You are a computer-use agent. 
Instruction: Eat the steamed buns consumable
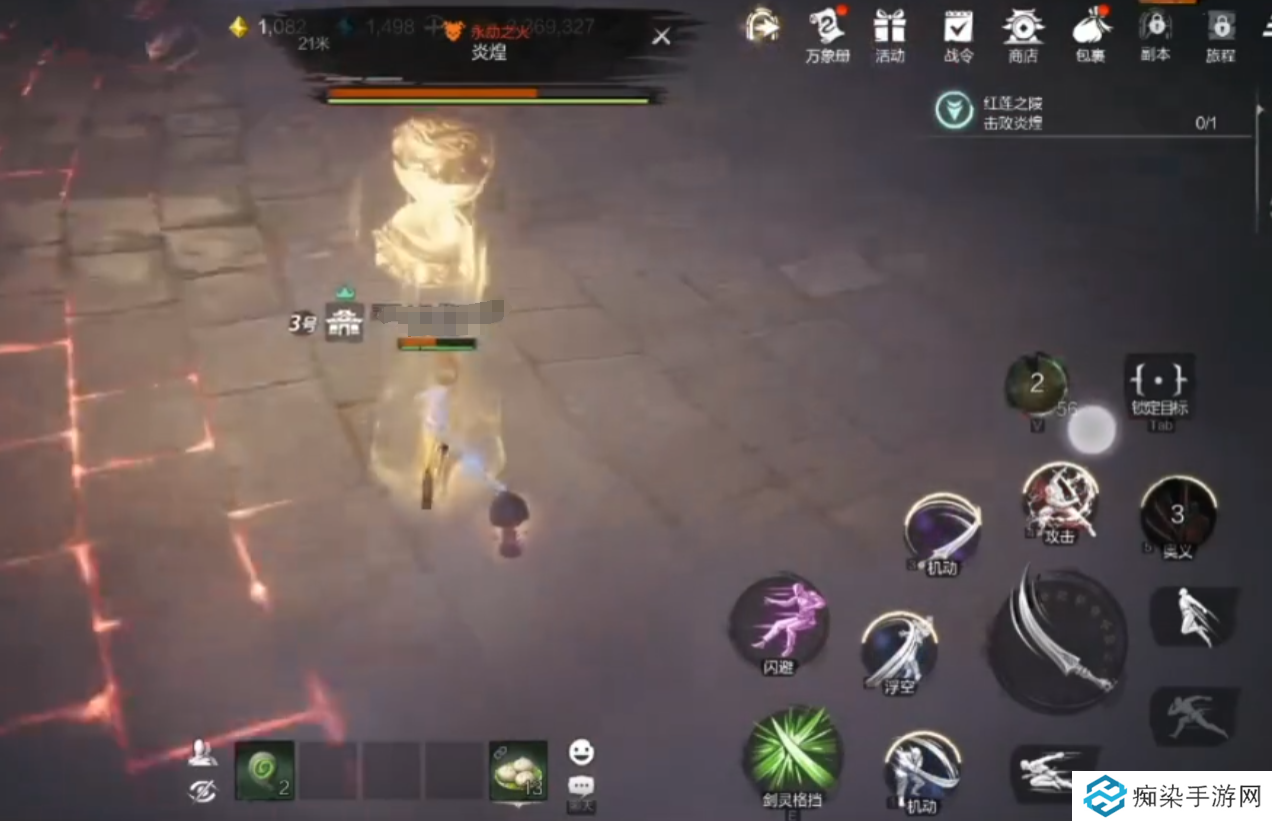tap(518, 771)
